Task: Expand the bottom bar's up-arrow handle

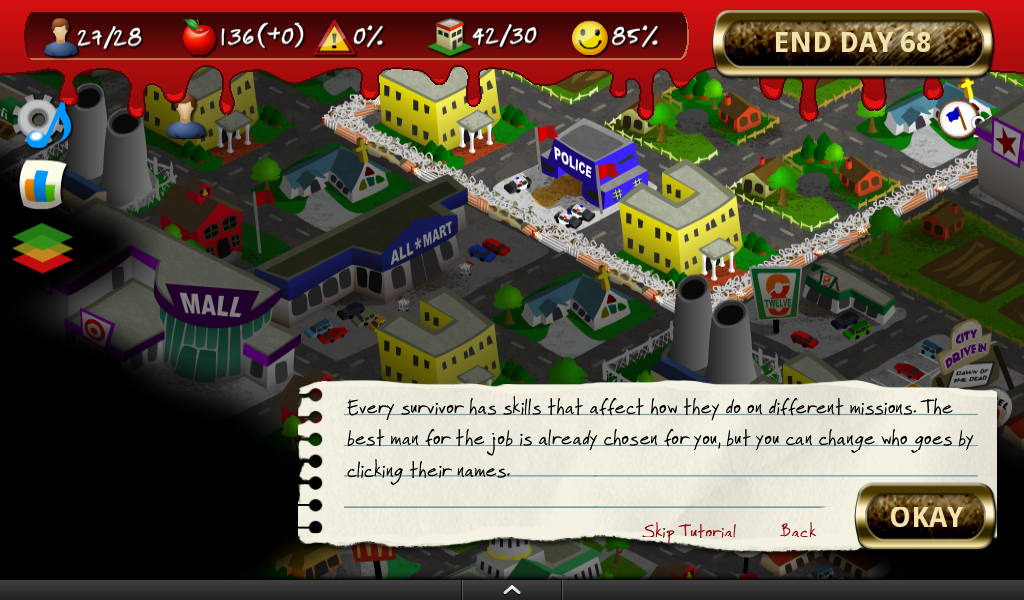Action: 512,590
